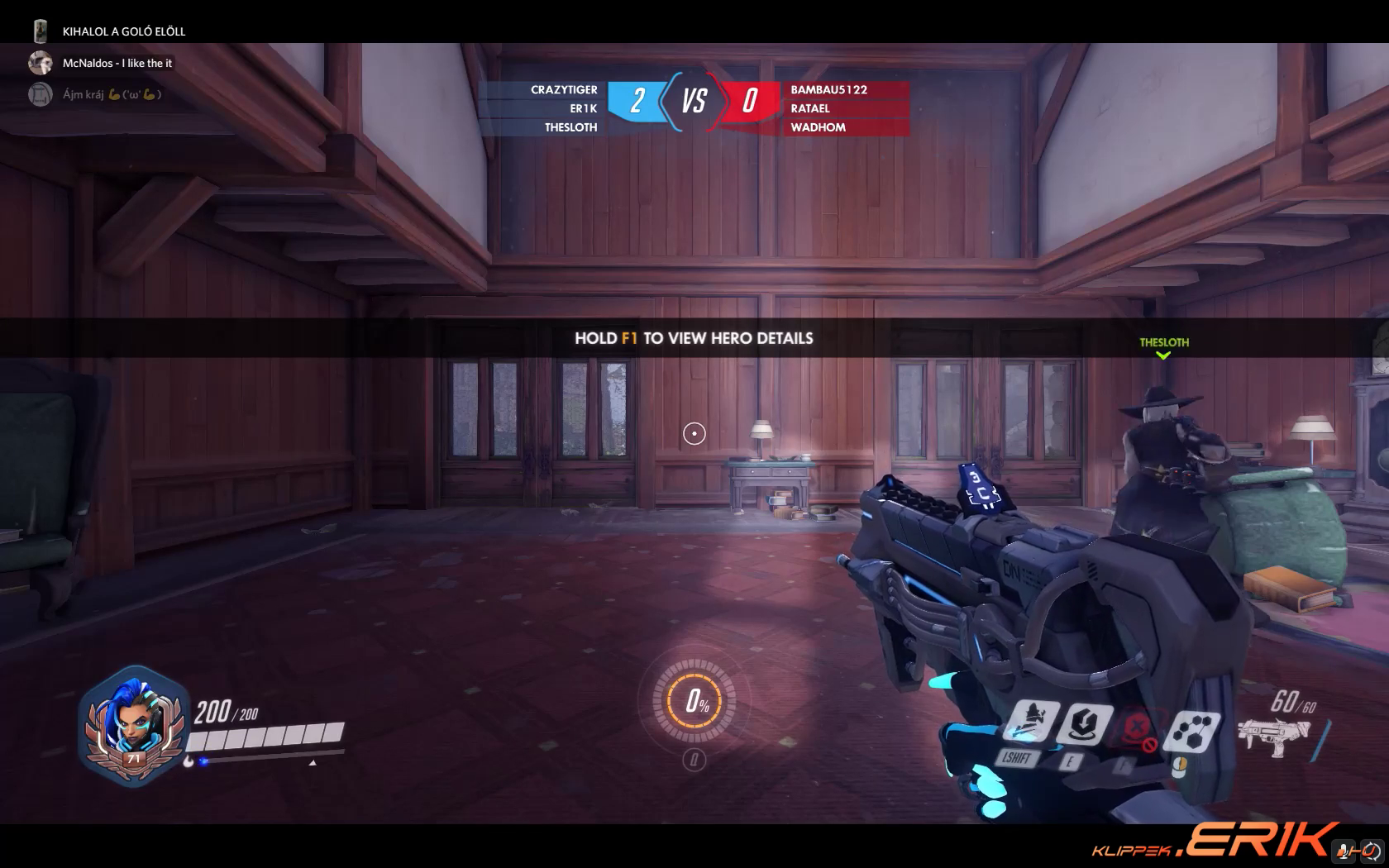
Task: Select WADHOM on the red team list
Action: tap(818, 127)
